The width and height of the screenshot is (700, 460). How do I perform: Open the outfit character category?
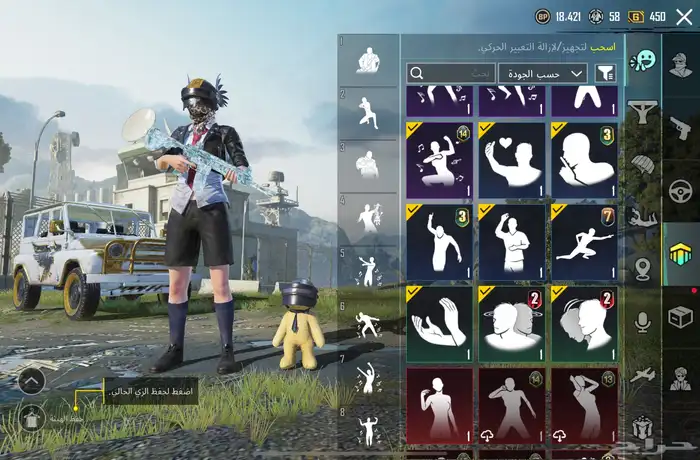click(x=681, y=65)
